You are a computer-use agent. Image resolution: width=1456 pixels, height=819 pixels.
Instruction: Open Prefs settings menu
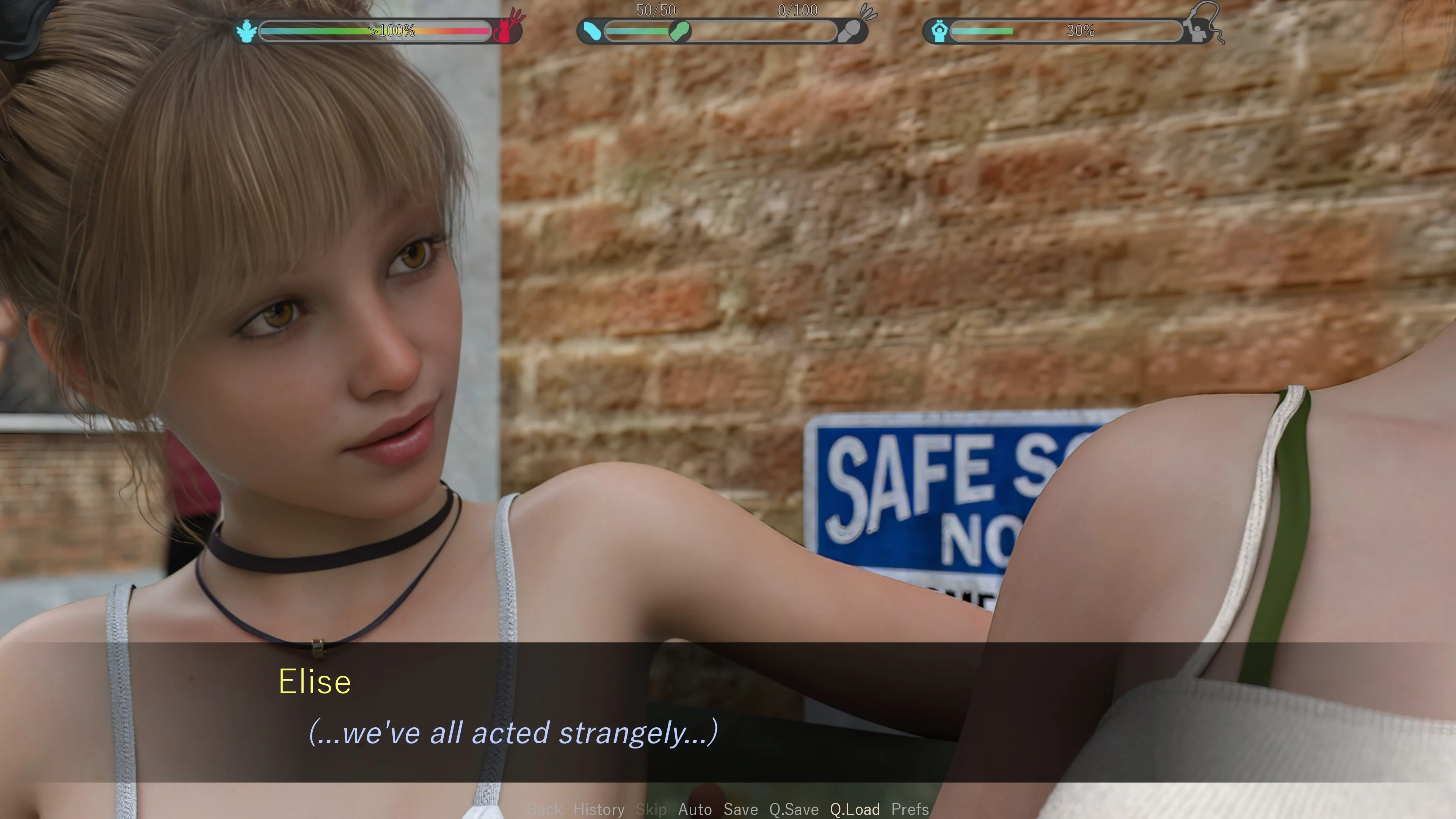pos(910,810)
